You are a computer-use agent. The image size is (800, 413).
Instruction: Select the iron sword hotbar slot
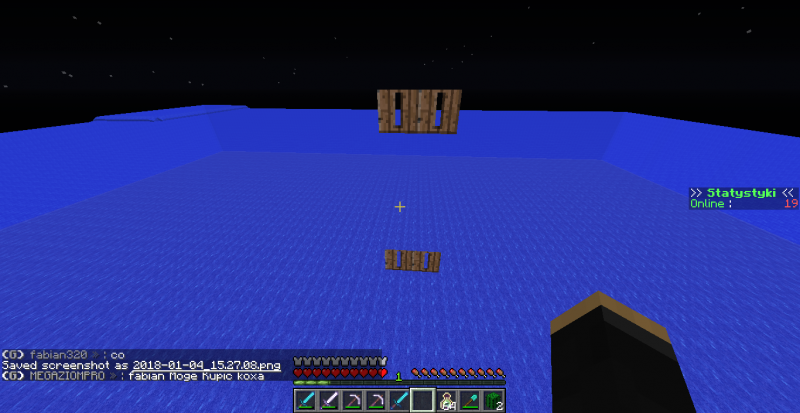[329, 401]
